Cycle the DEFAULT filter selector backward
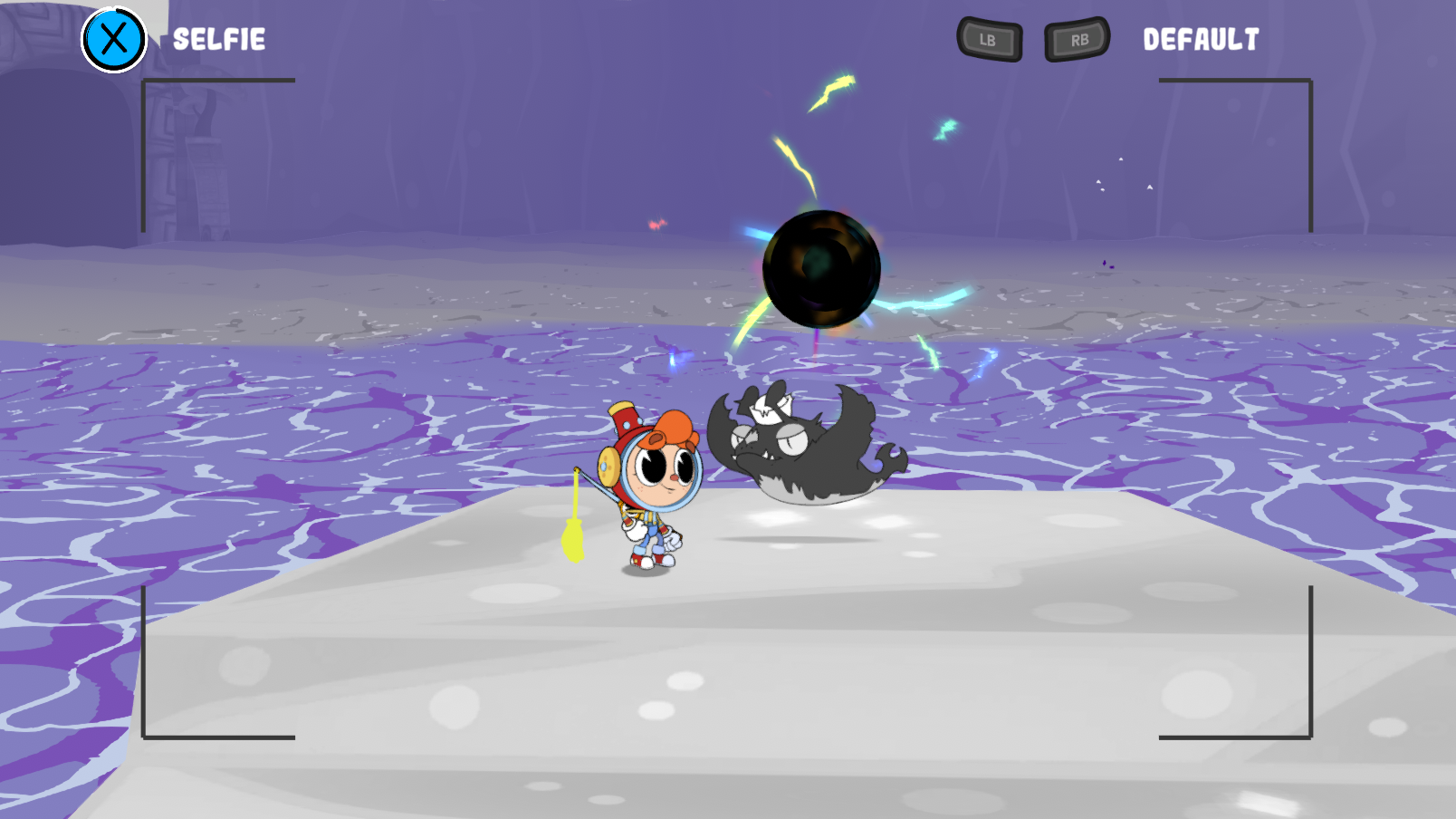Image resolution: width=1456 pixels, height=819 pixels. point(988,39)
